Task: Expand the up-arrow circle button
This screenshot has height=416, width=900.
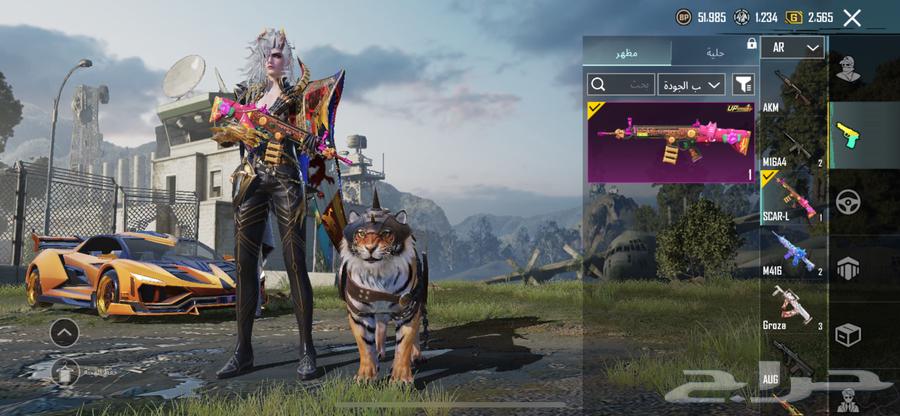Action: [x=64, y=332]
